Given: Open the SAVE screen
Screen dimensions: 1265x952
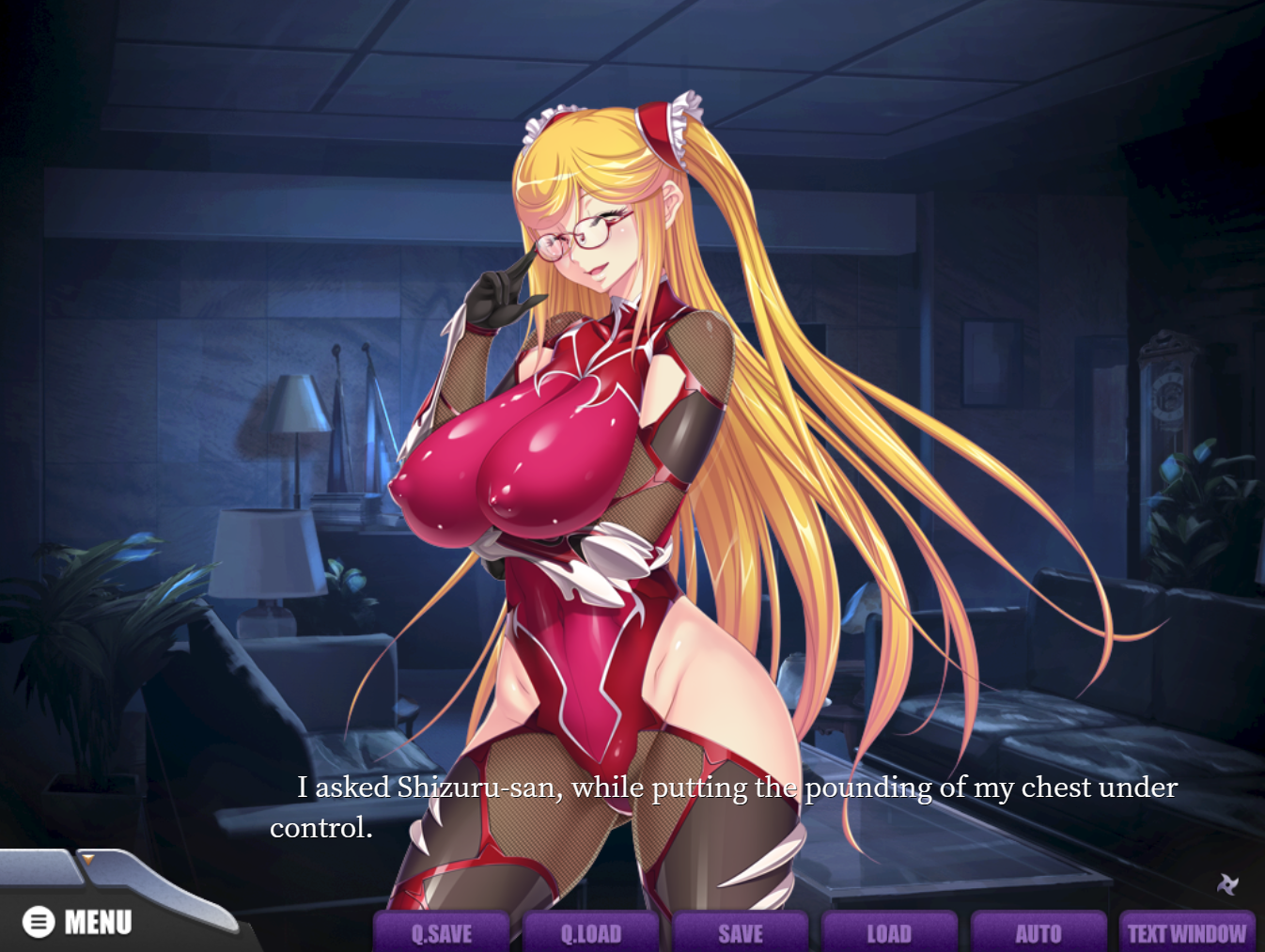Looking at the screenshot, I should tap(741, 932).
